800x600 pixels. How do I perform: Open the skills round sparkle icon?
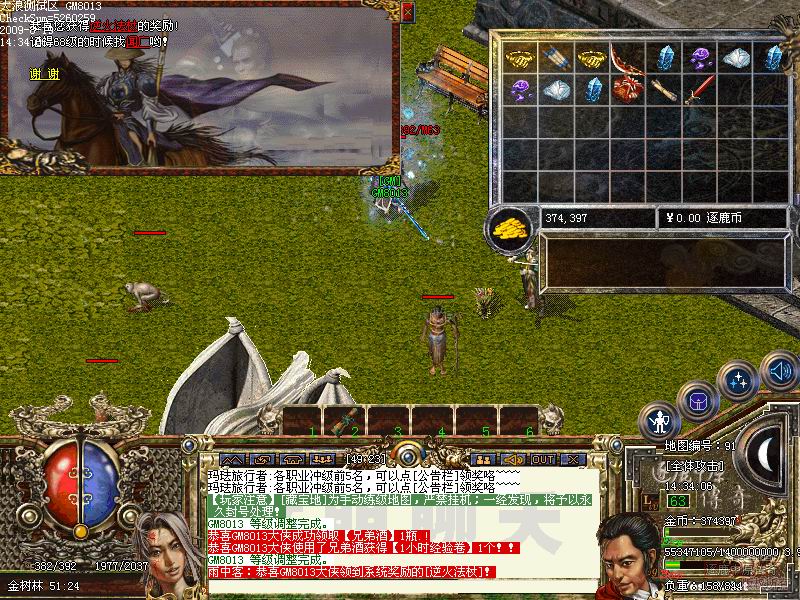pyautogui.click(x=739, y=381)
